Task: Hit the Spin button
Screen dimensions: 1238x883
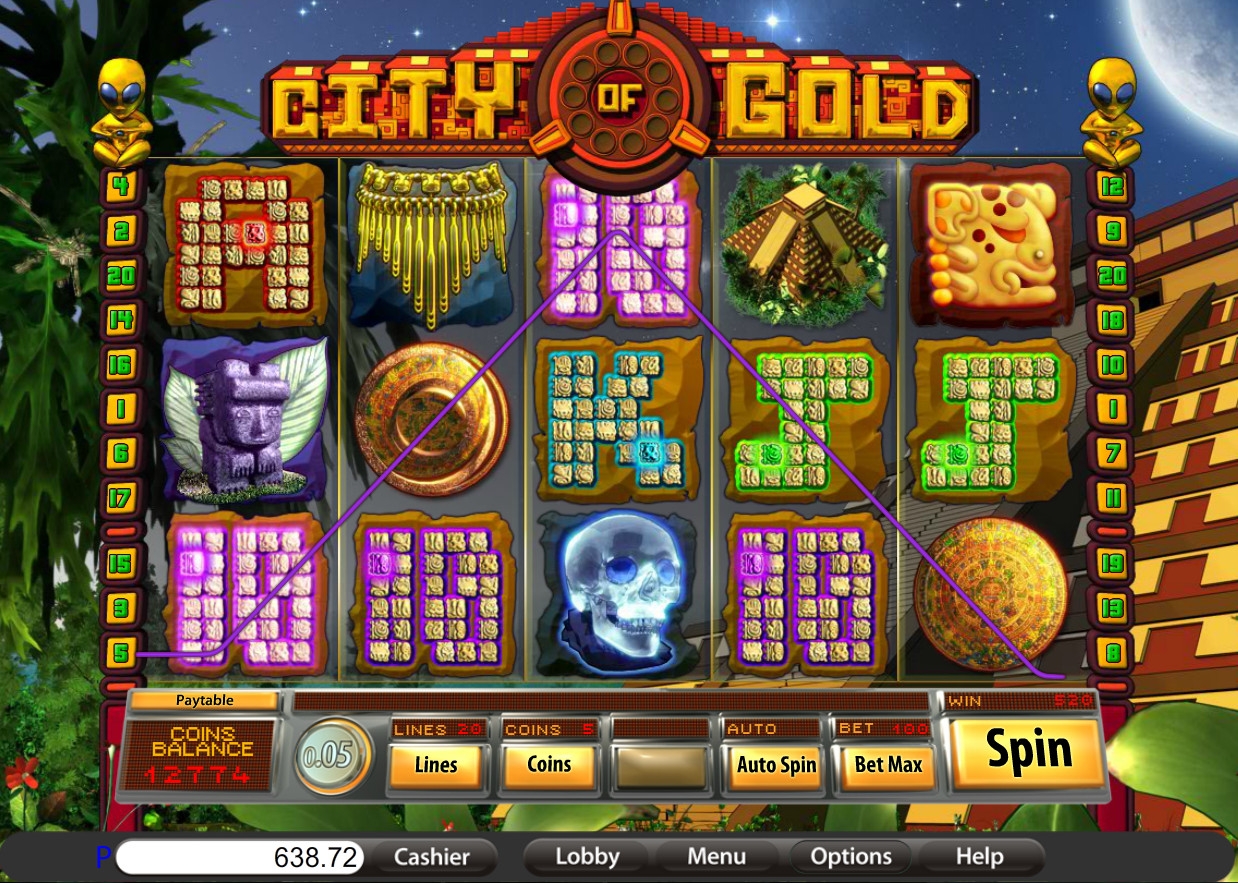Action: pyautogui.click(x=1028, y=750)
